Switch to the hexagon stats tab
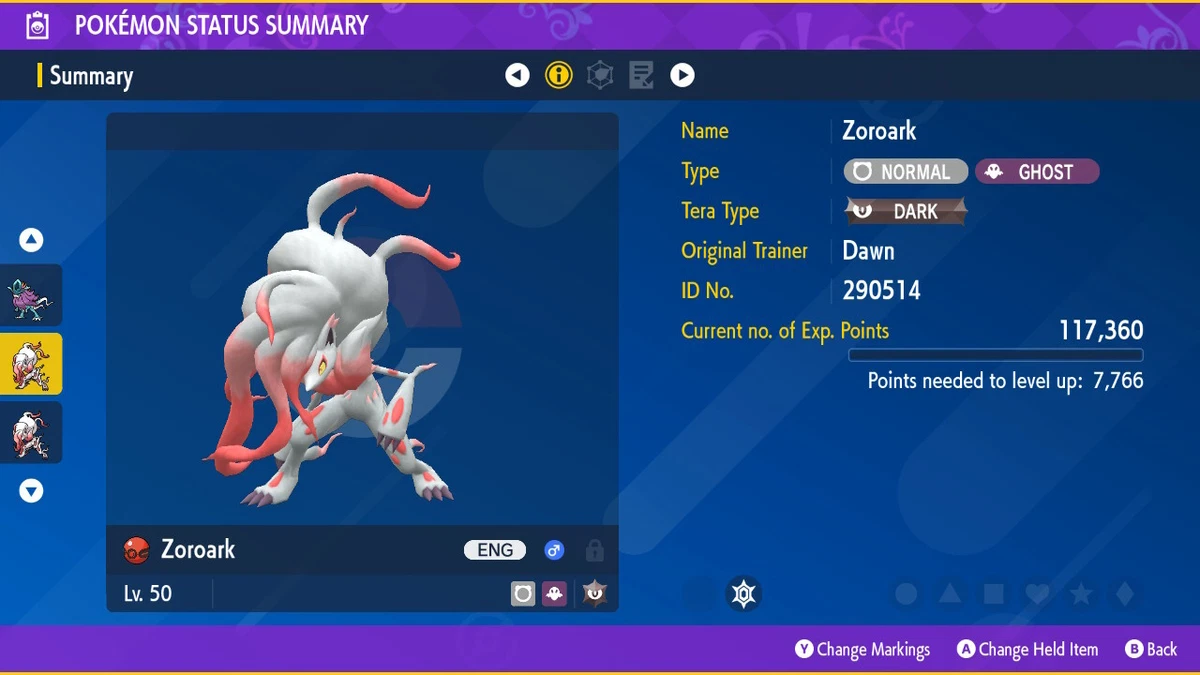Image resolution: width=1200 pixels, height=675 pixels. (600, 75)
